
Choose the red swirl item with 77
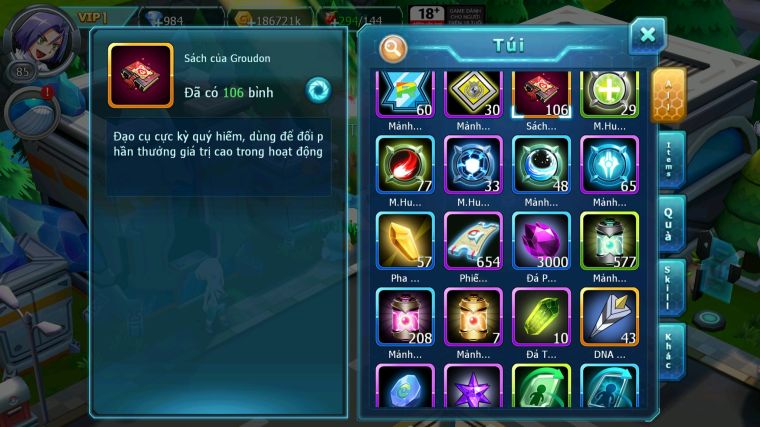(404, 163)
